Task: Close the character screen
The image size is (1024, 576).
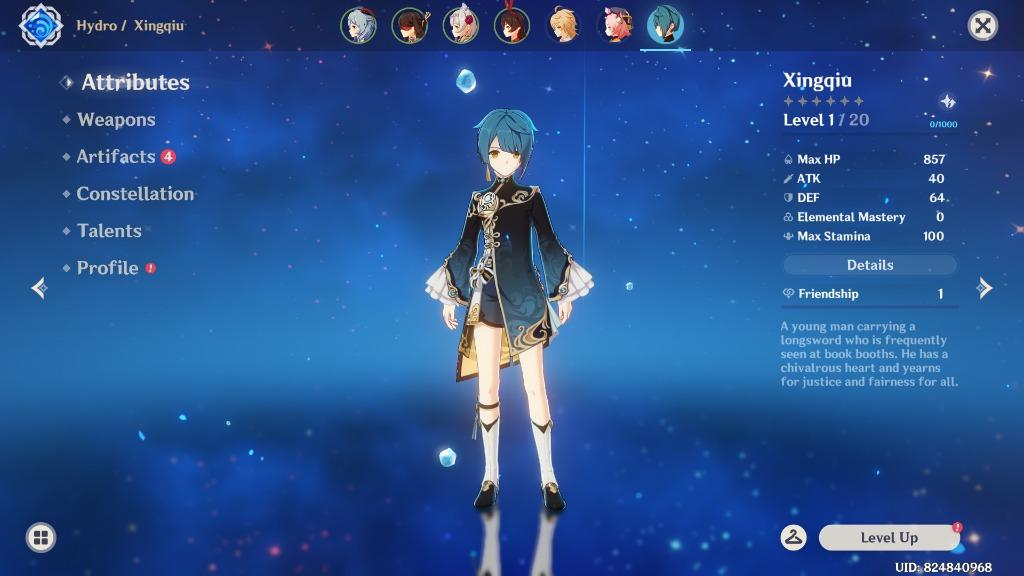Action: point(983,26)
